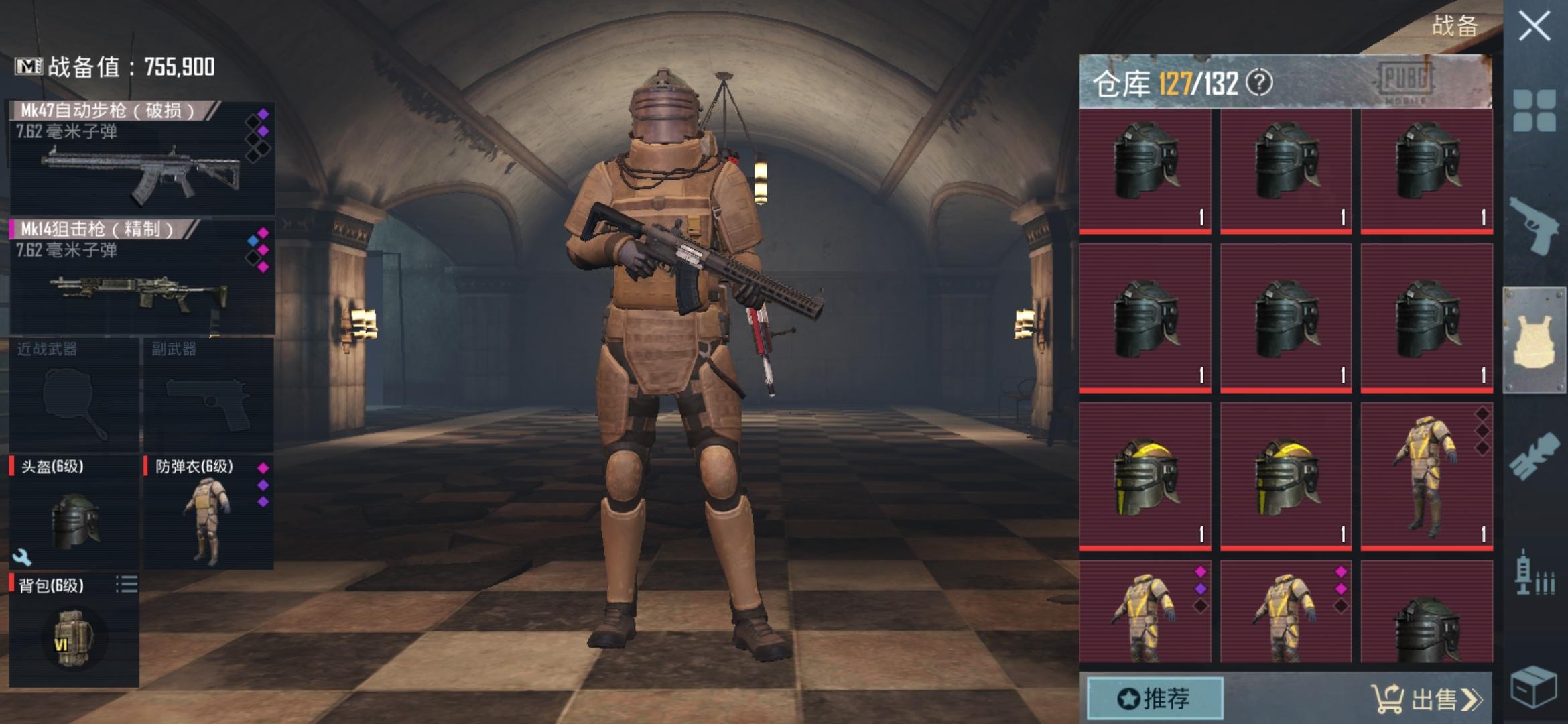The image size is (1568, 724).
Task: Open the melee weapon slot
Action: pyautogui.click(x=74, y=396)
